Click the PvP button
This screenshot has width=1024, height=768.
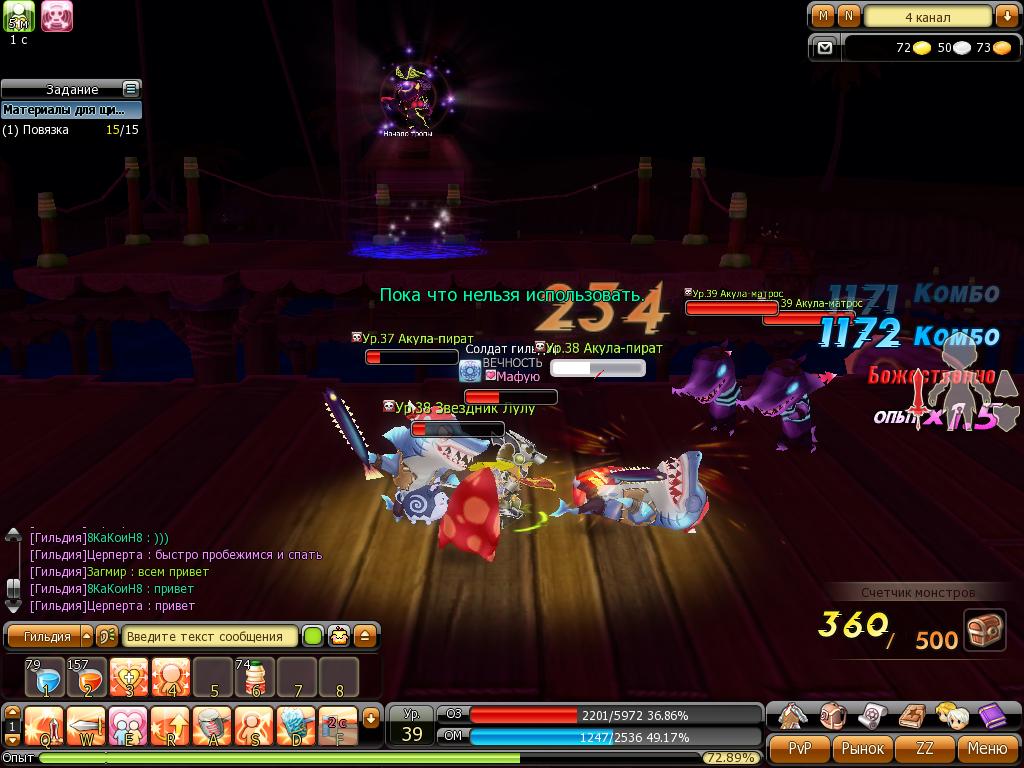pyautogui.click(x=800, y=747)
